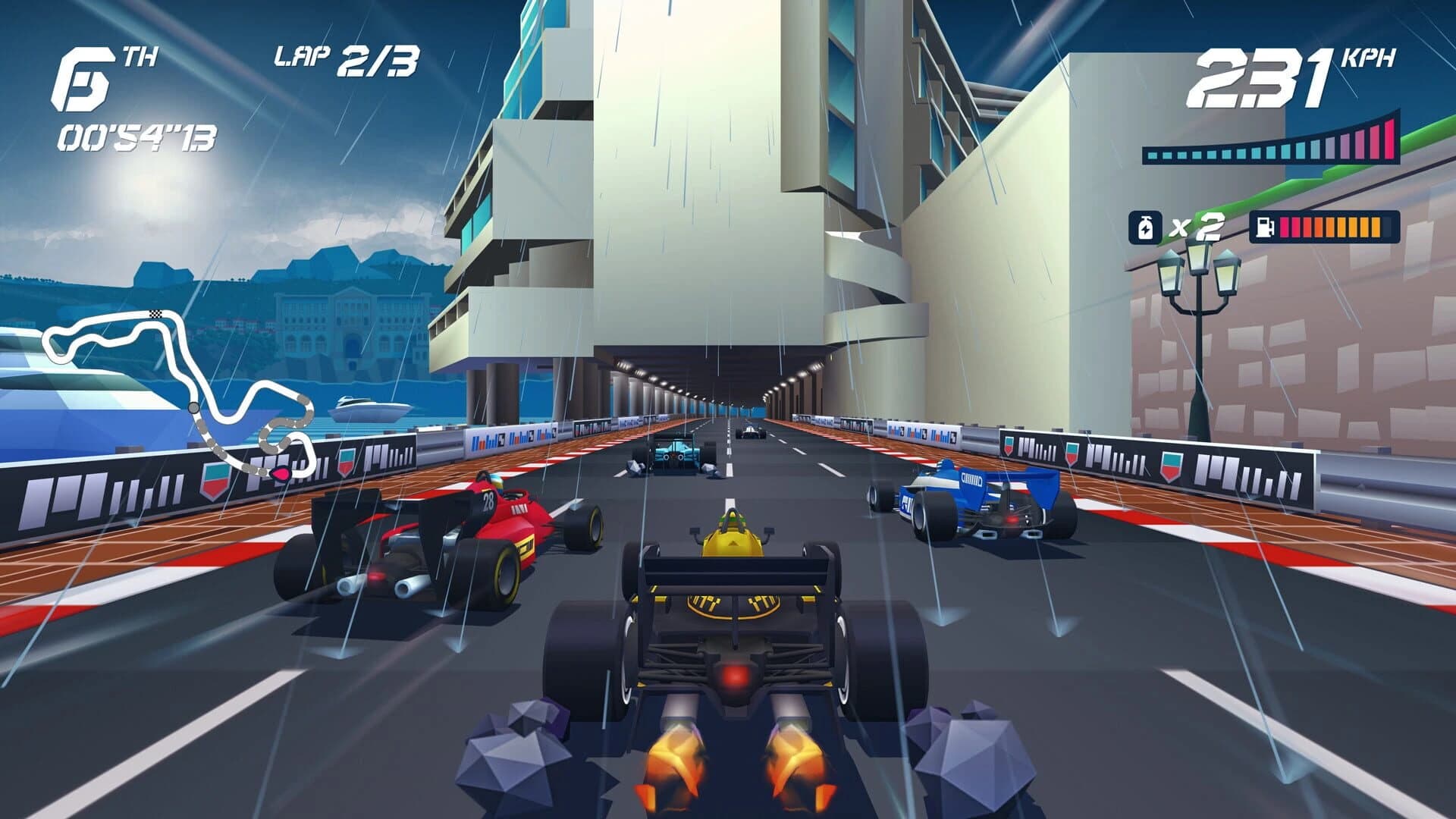Click the nitro boost canister icon
Image resolution: width=1456 pixels, height=819 pixels.
[1145, 224]
